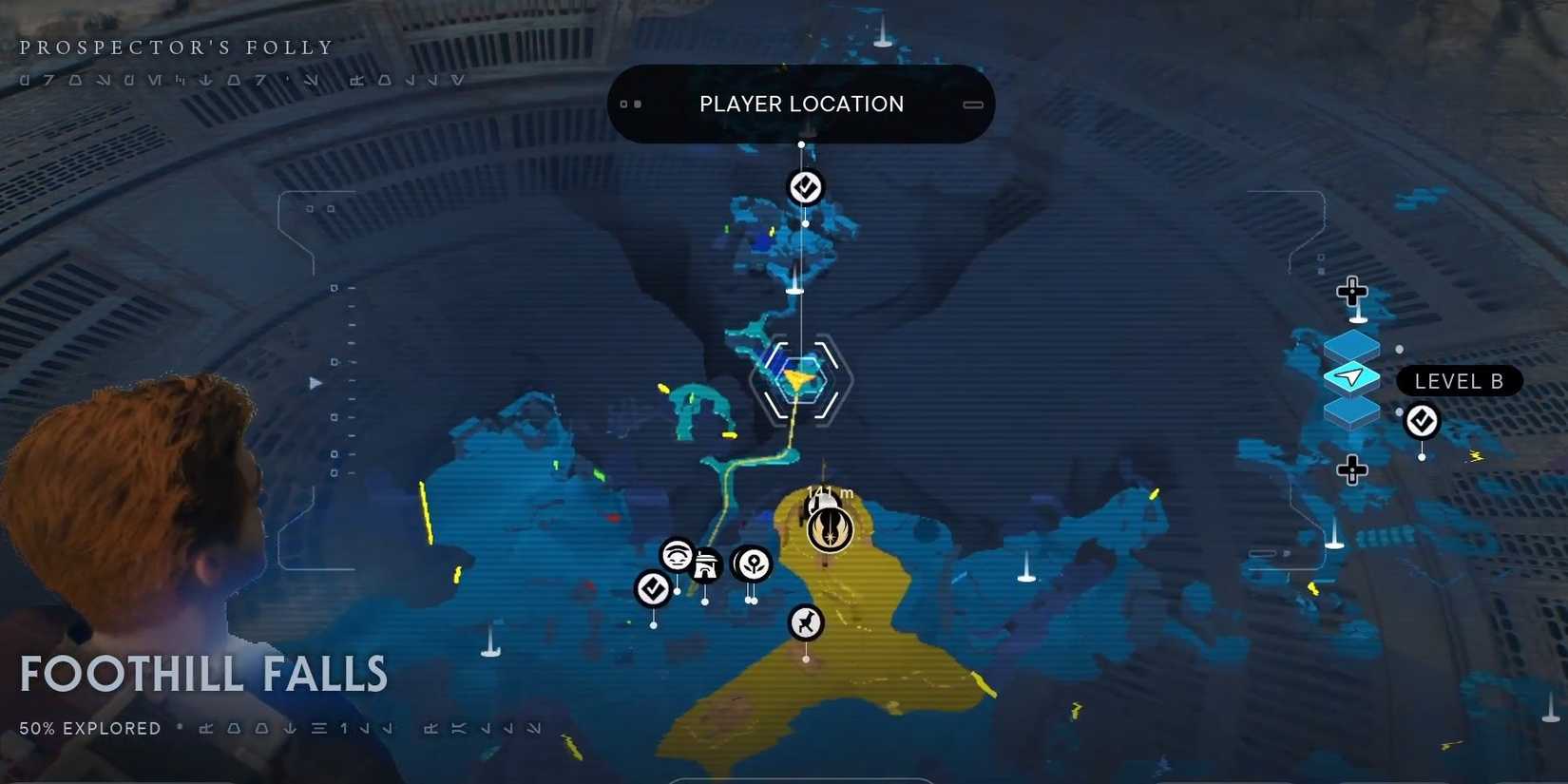Select the yellow player arrow inside the hexagon reticle
Viewport: 1568px width, 784px height.
pos(799,379)
